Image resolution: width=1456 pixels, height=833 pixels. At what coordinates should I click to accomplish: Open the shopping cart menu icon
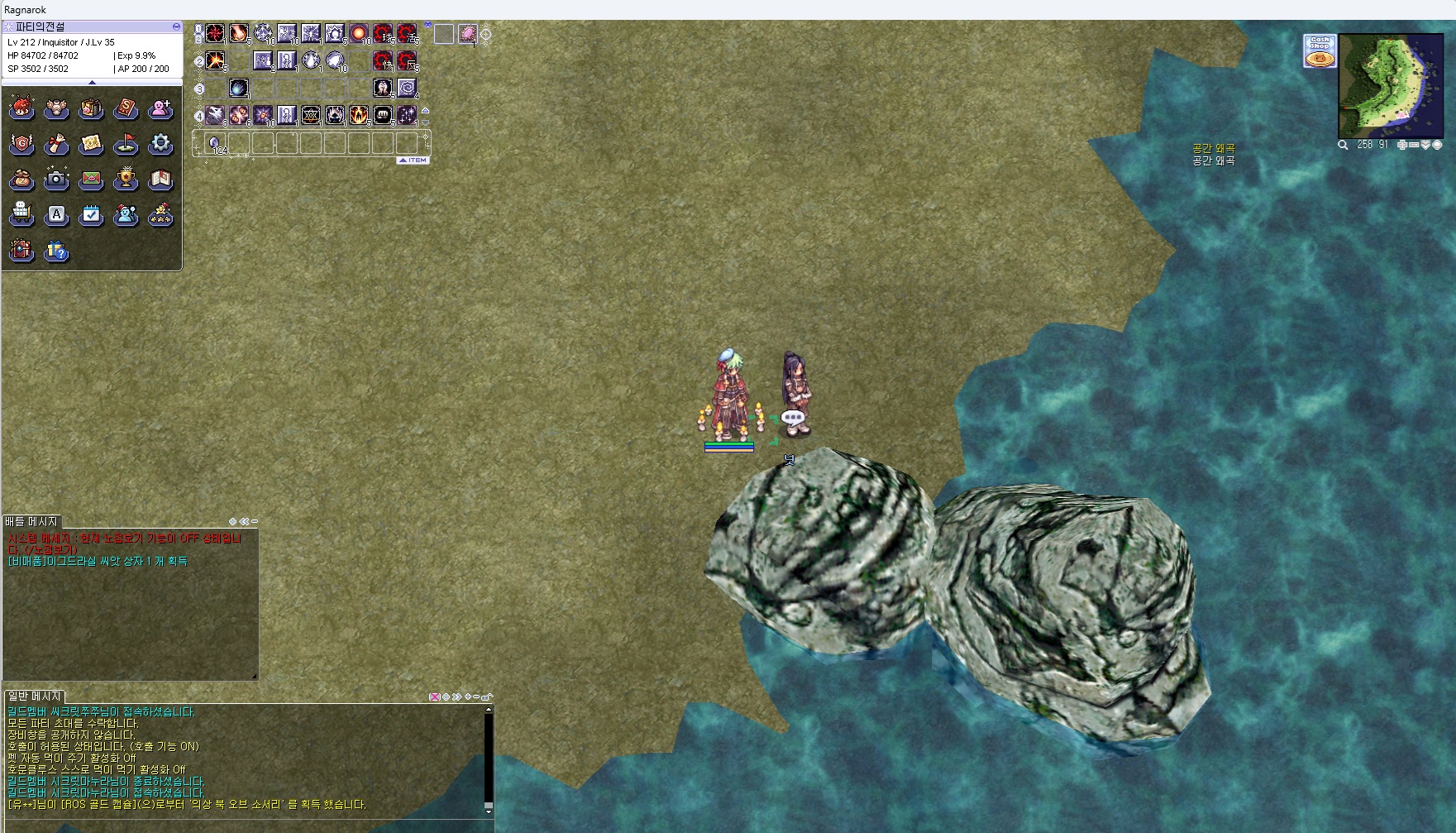21,215
